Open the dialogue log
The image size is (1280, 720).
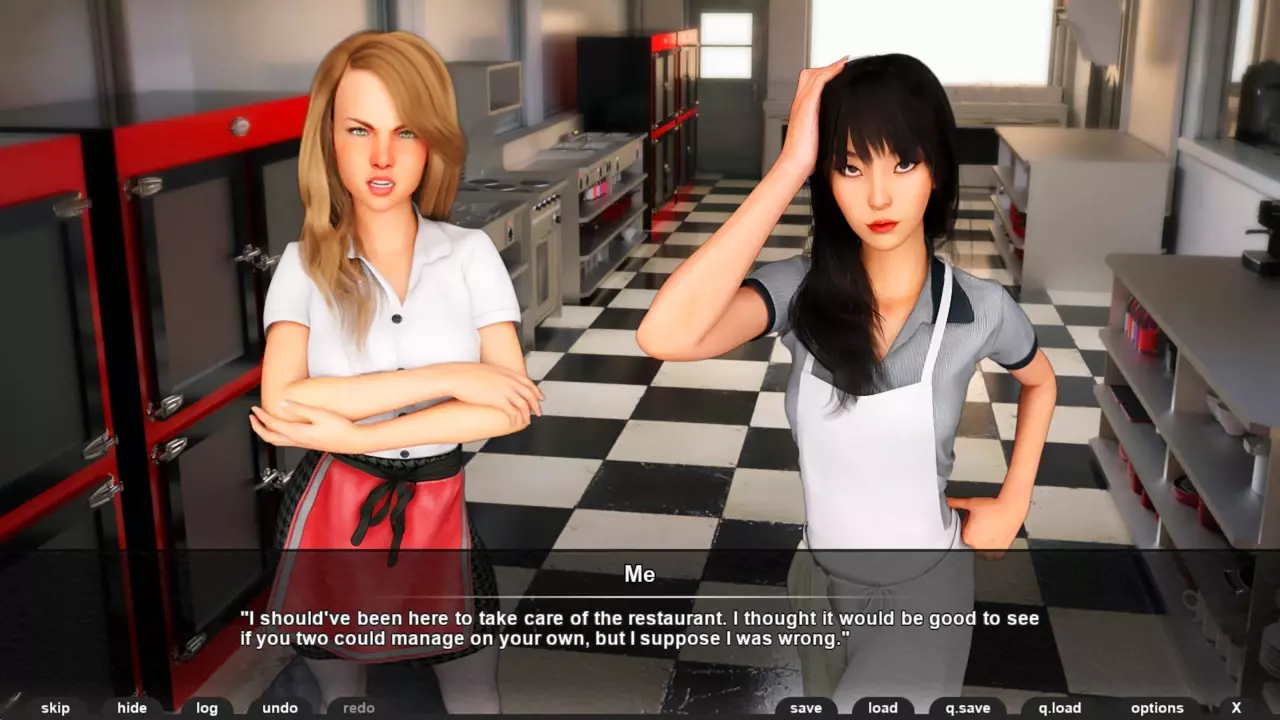pos(207,708)
